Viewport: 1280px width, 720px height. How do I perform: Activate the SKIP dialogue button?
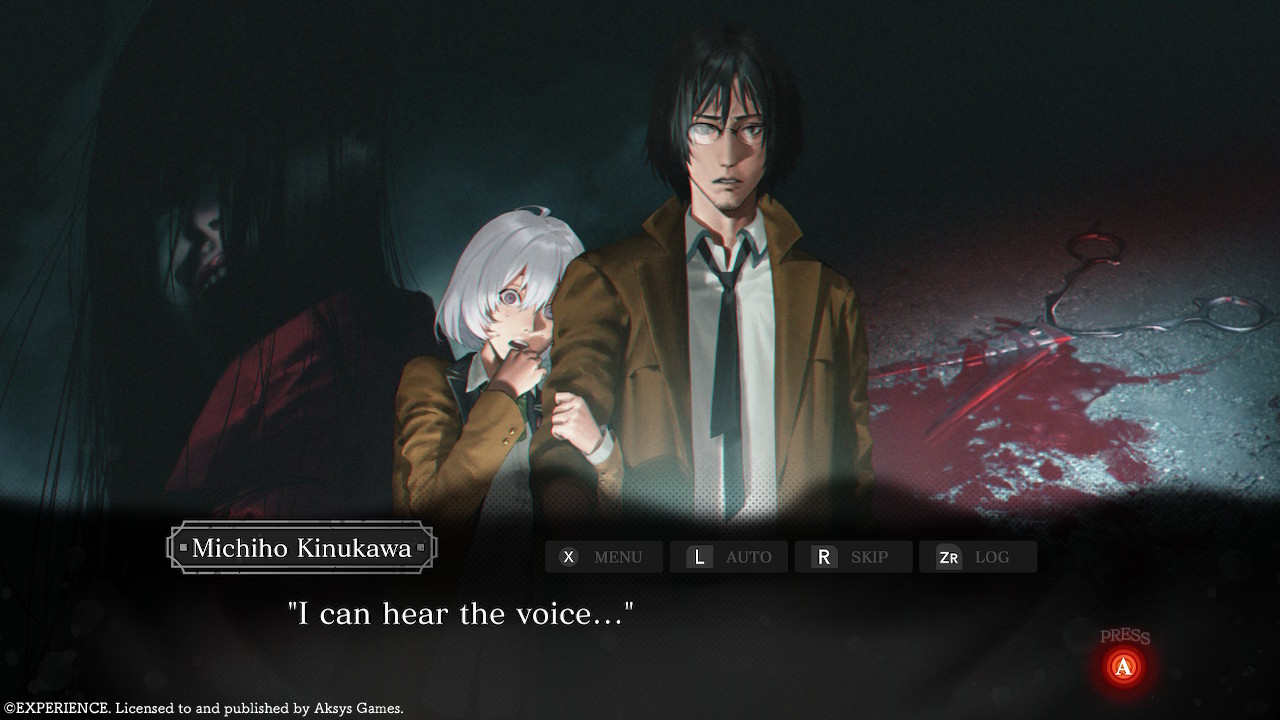[x=853, y=557]
